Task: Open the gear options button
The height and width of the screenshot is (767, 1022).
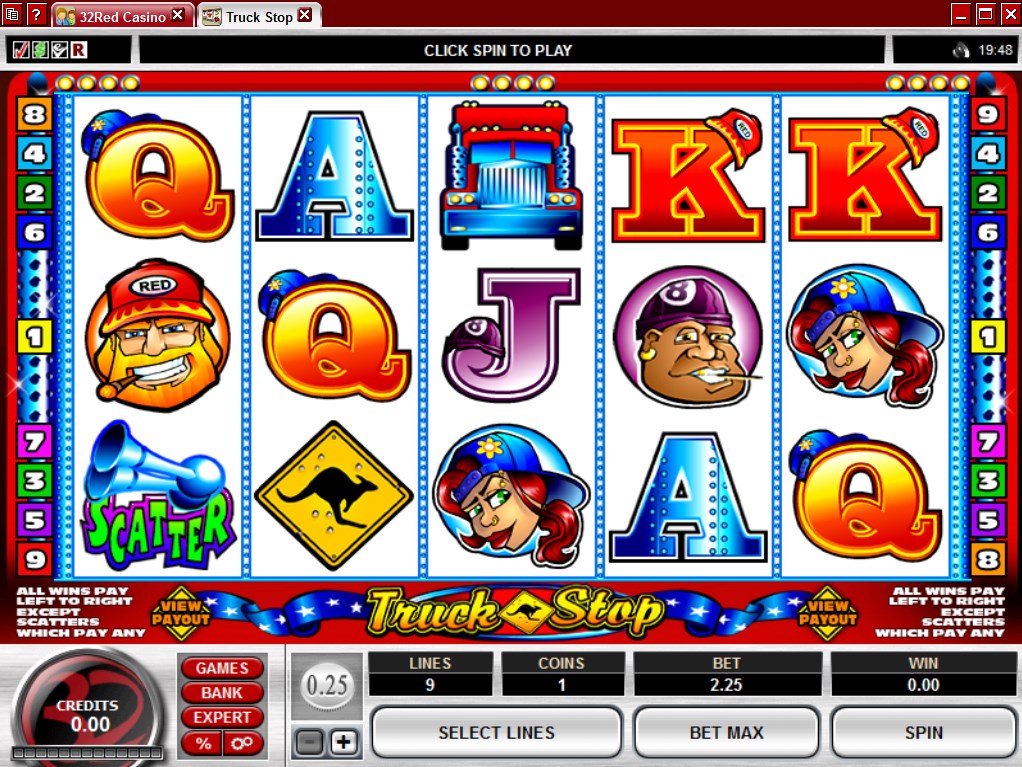Action: (x=242, y=743)
